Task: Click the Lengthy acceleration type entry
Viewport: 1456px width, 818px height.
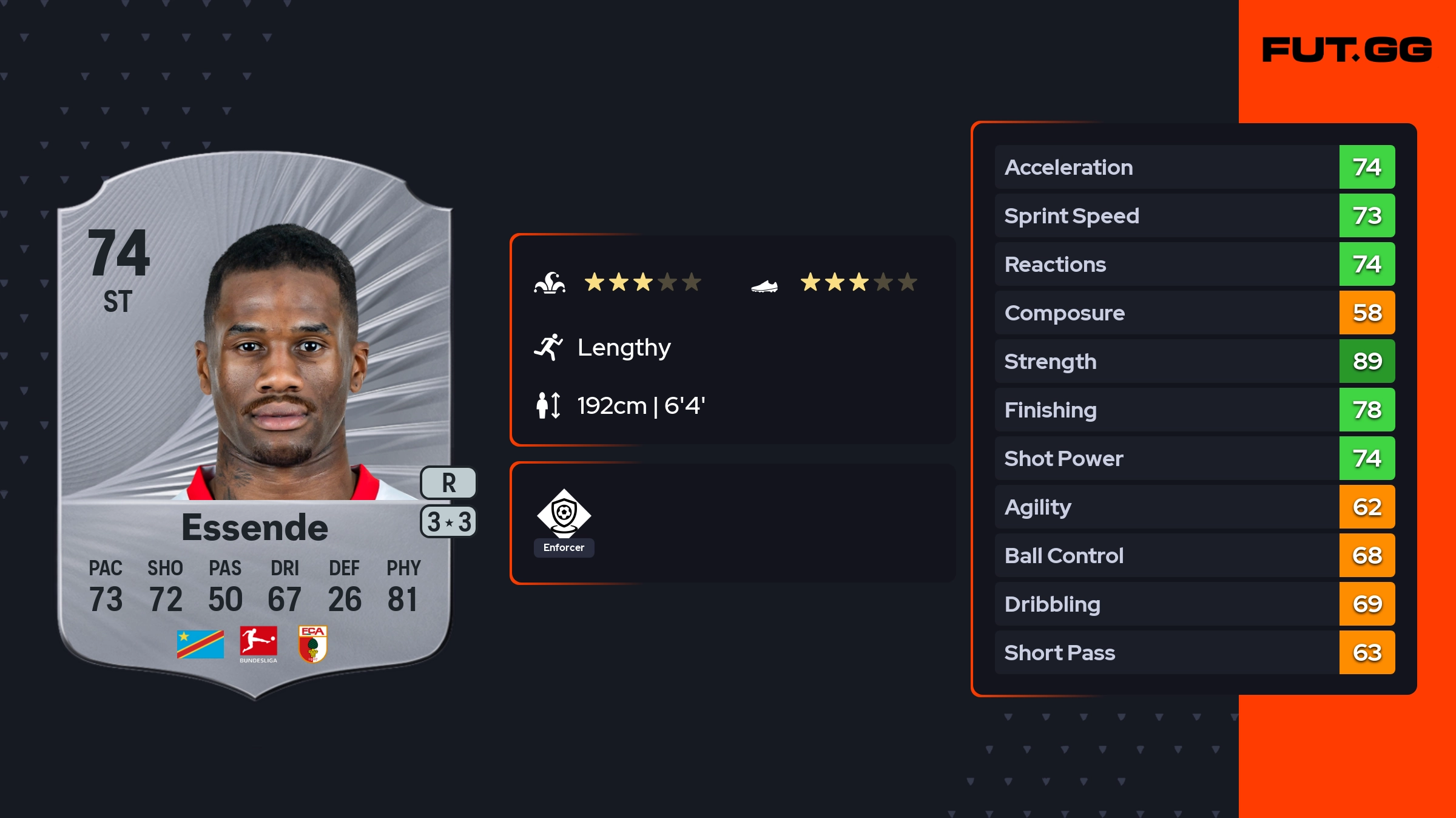Action: [624, 347]
